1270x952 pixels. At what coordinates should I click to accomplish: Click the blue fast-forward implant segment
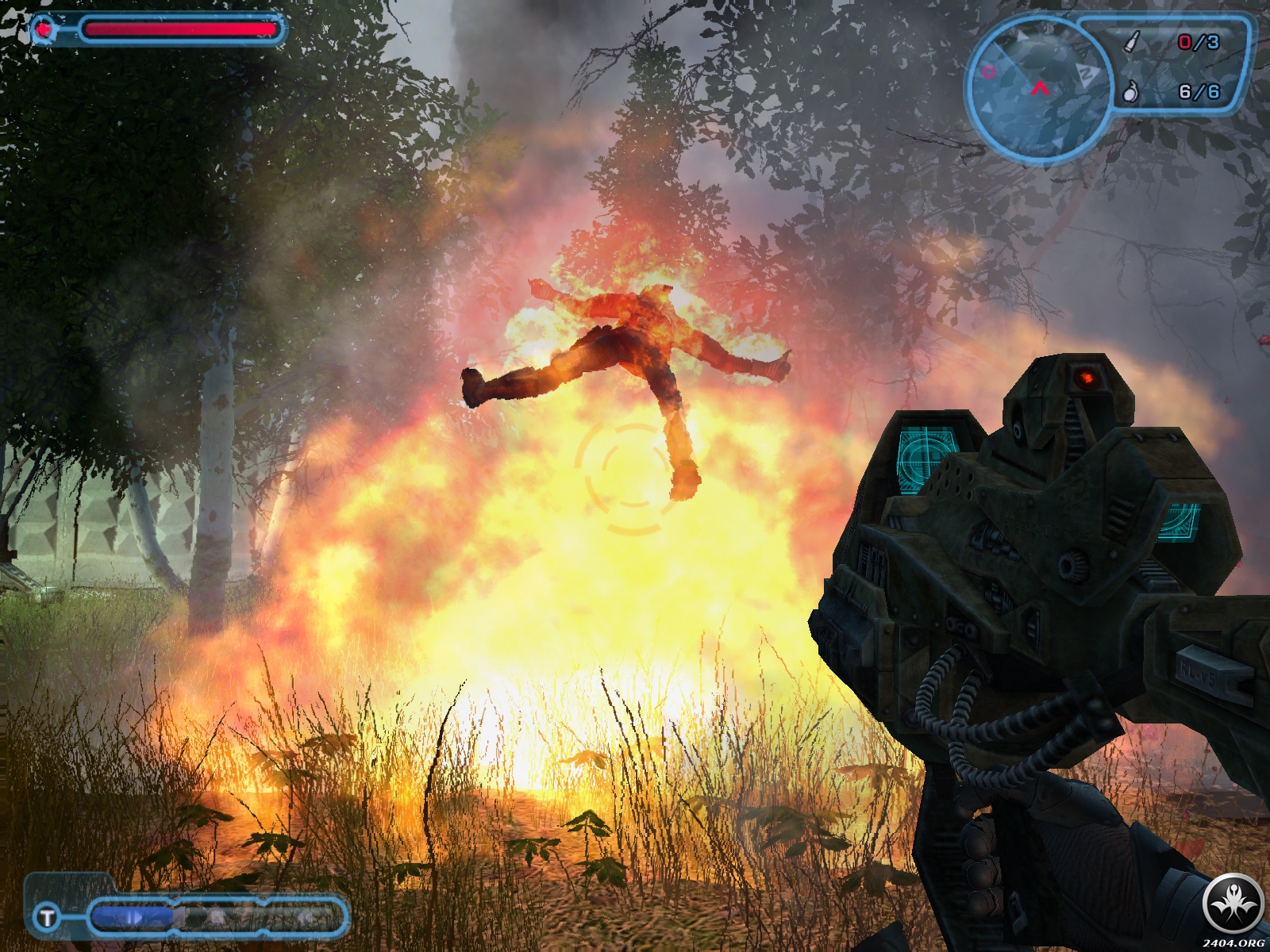click(x=132, y=918)
